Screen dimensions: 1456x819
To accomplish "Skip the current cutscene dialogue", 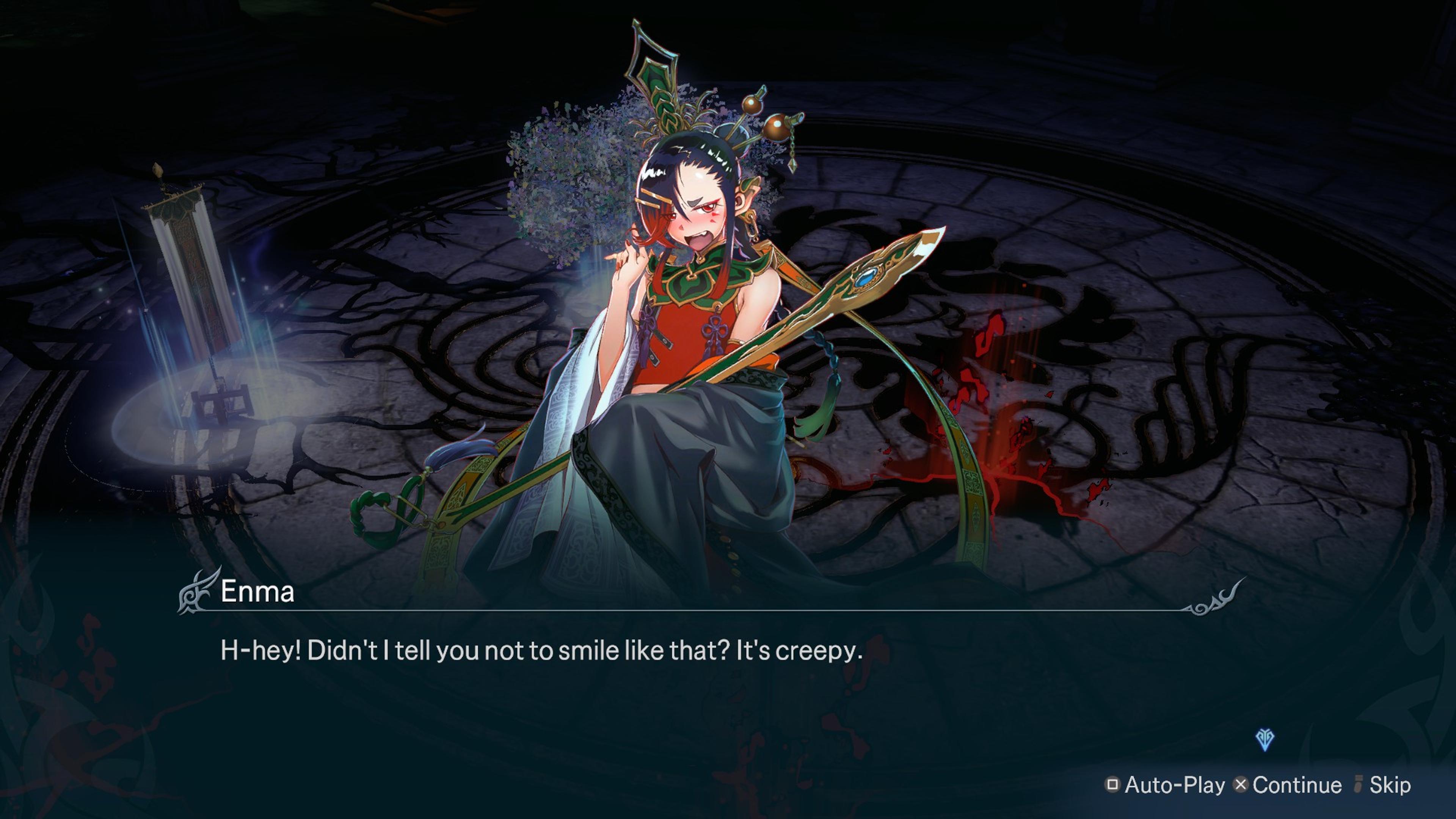I will tap(1383, 784).
